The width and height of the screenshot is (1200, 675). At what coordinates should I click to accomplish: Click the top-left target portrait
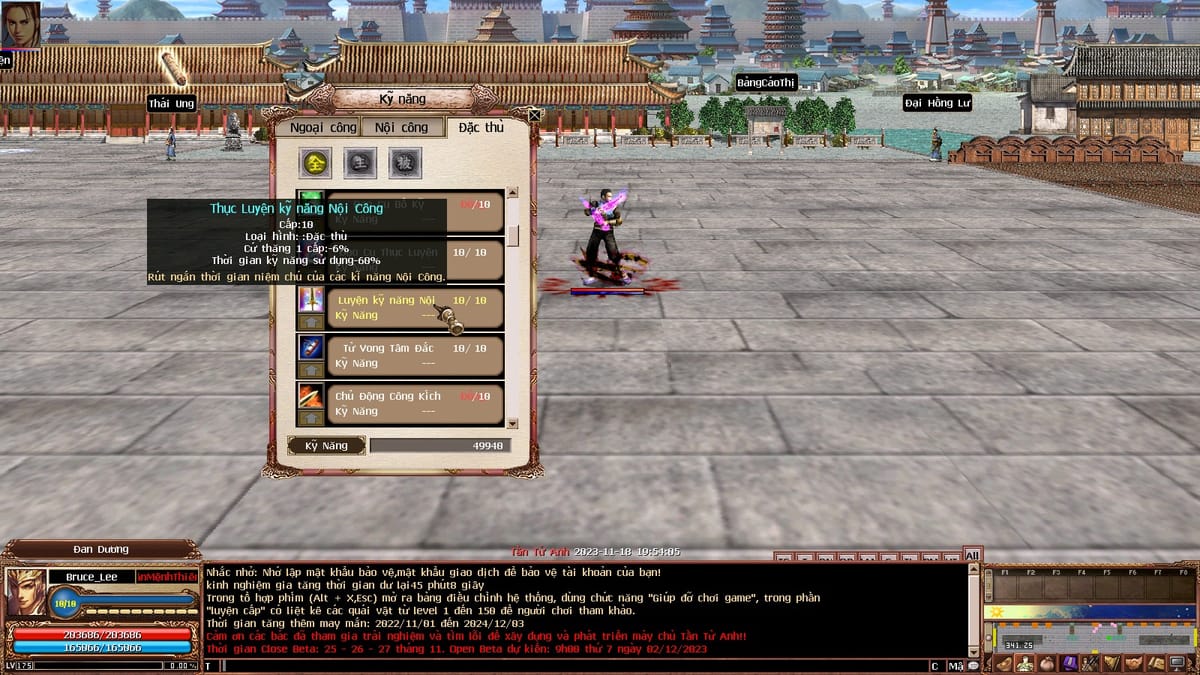tap(20, 24)
